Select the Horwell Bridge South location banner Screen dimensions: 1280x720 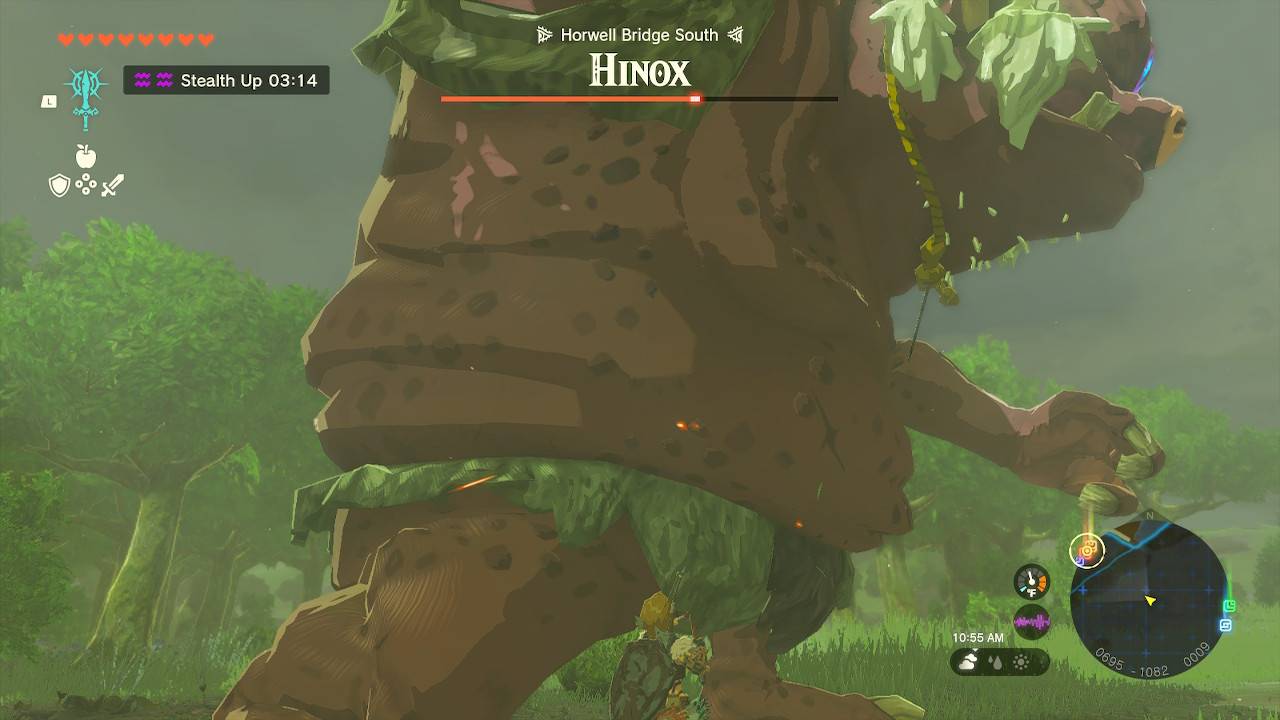638,34
